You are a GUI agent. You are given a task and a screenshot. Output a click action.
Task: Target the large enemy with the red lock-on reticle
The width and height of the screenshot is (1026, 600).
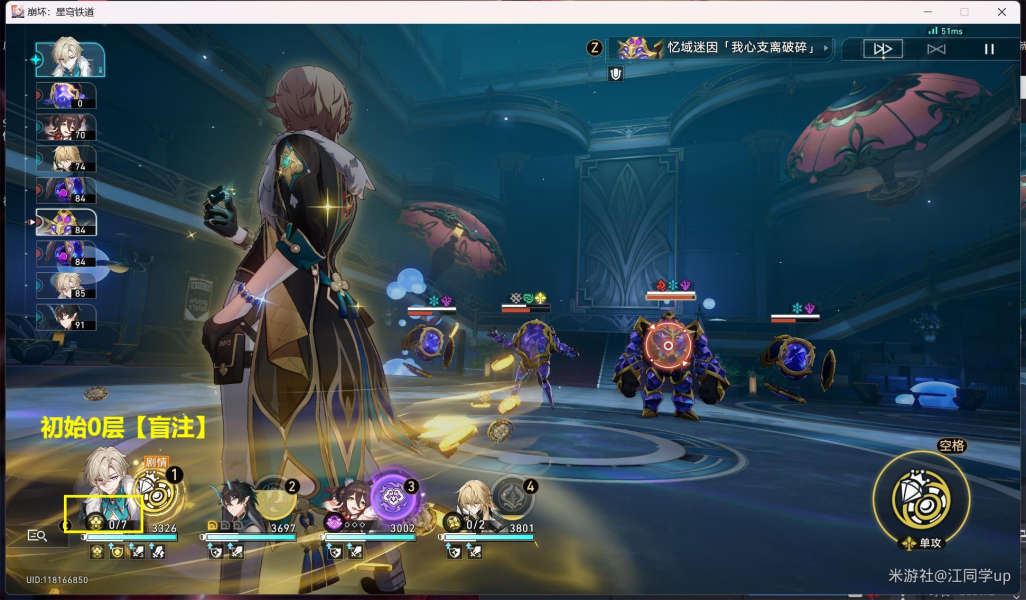tap(665, 347)
